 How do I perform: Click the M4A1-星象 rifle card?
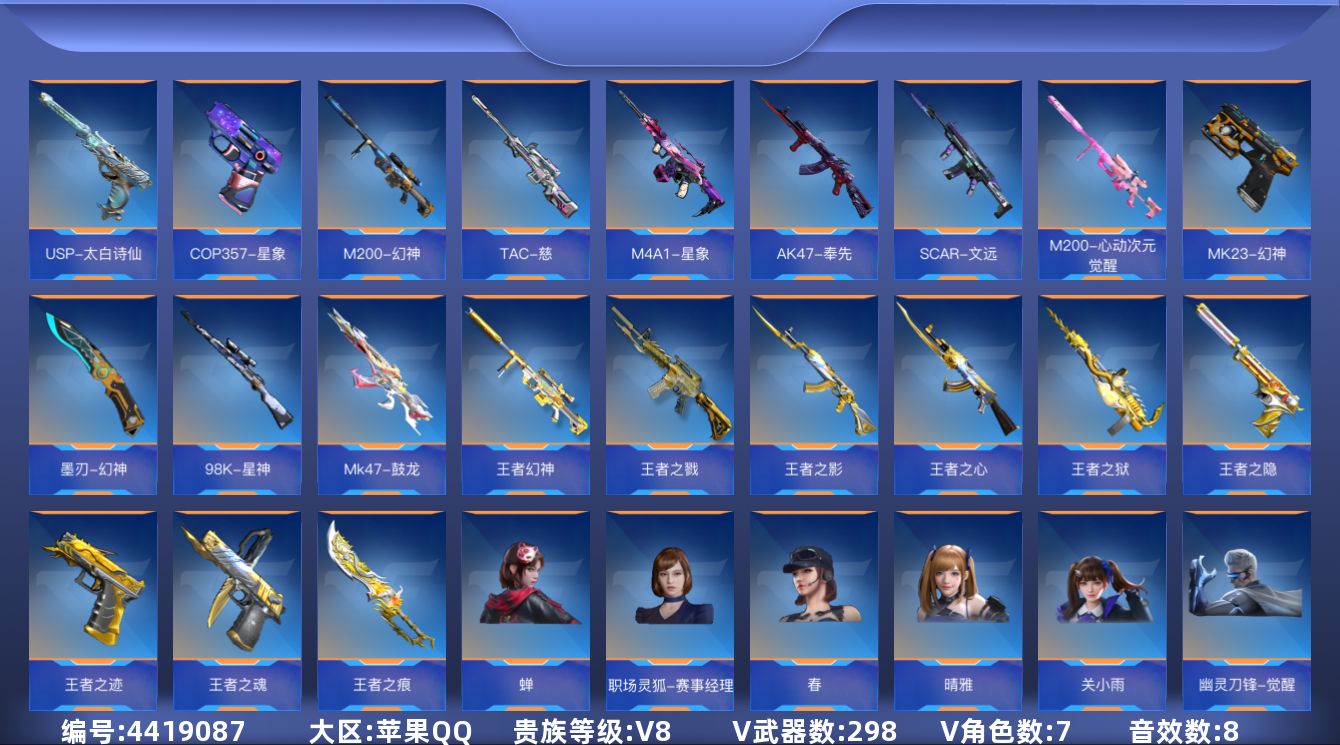(x=669, y=178)
